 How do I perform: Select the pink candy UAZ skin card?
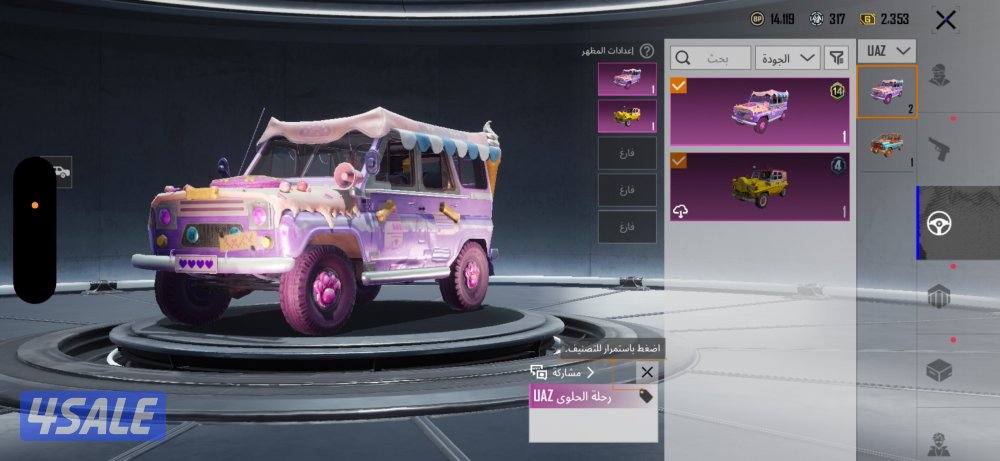(760, 111)
